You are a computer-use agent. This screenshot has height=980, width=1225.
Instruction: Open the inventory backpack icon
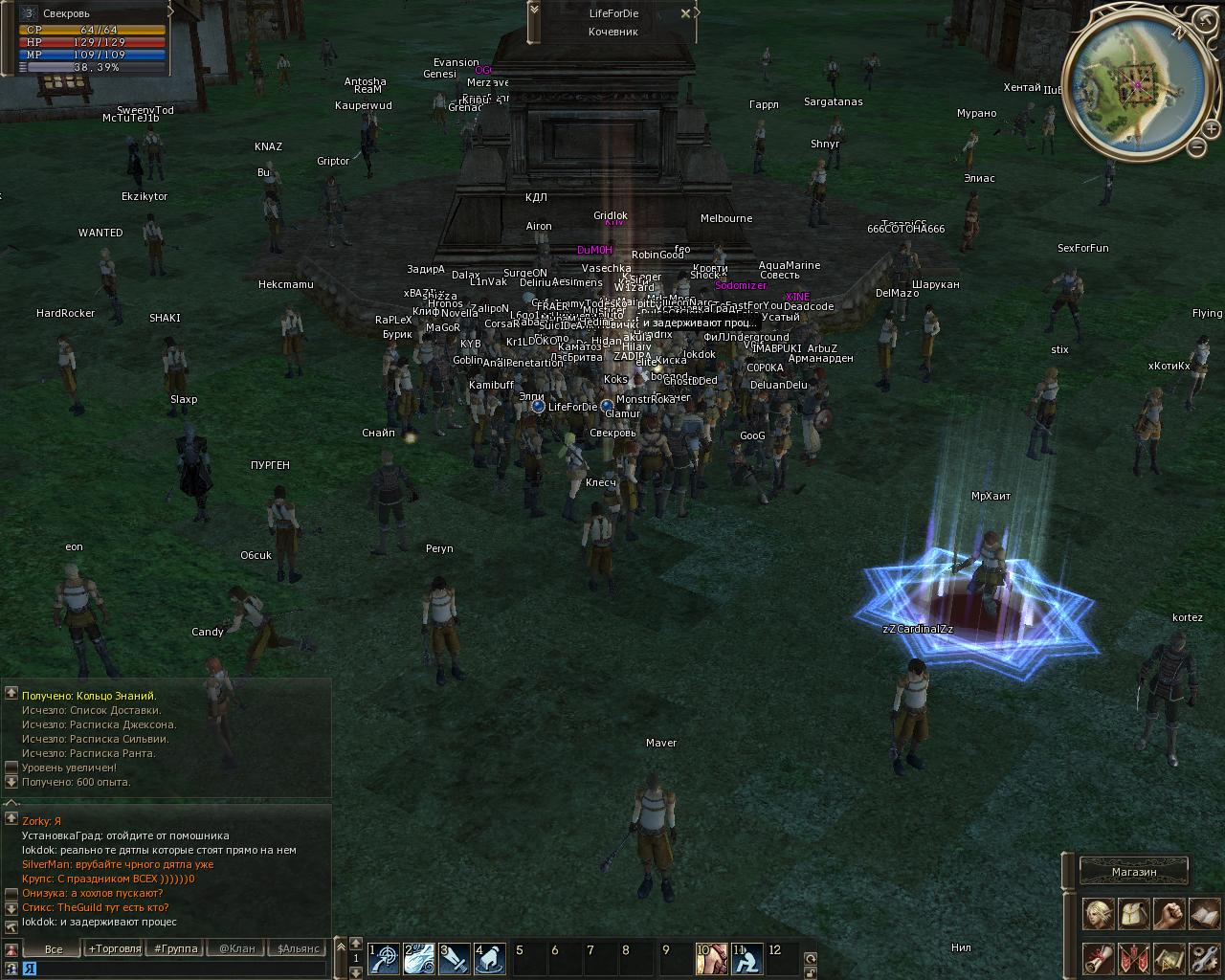coord(1134,914)
